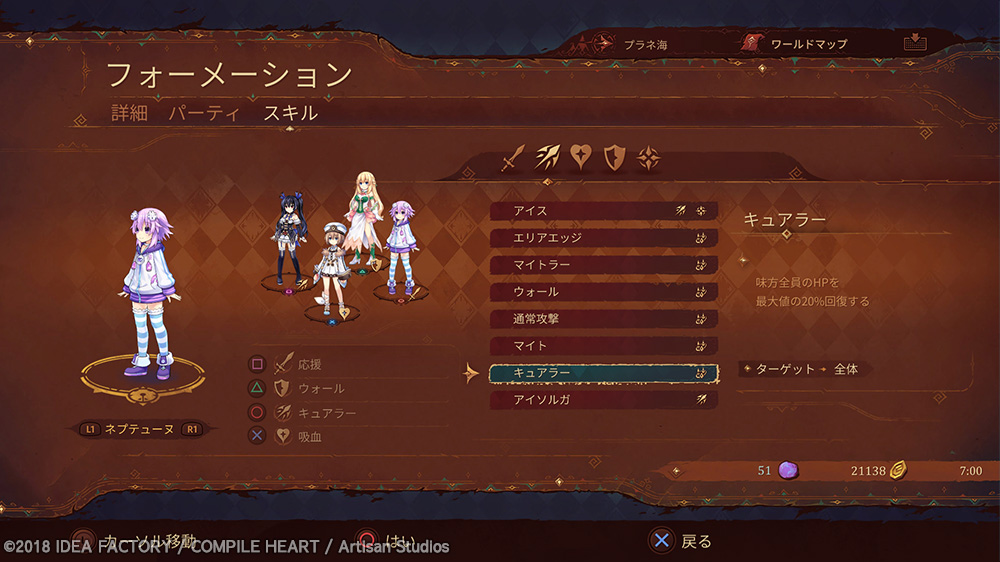Open the ワールドマップ world map
Image resolution: width=1000 pixels, height=562 pixels.
(x=795, y=44)
